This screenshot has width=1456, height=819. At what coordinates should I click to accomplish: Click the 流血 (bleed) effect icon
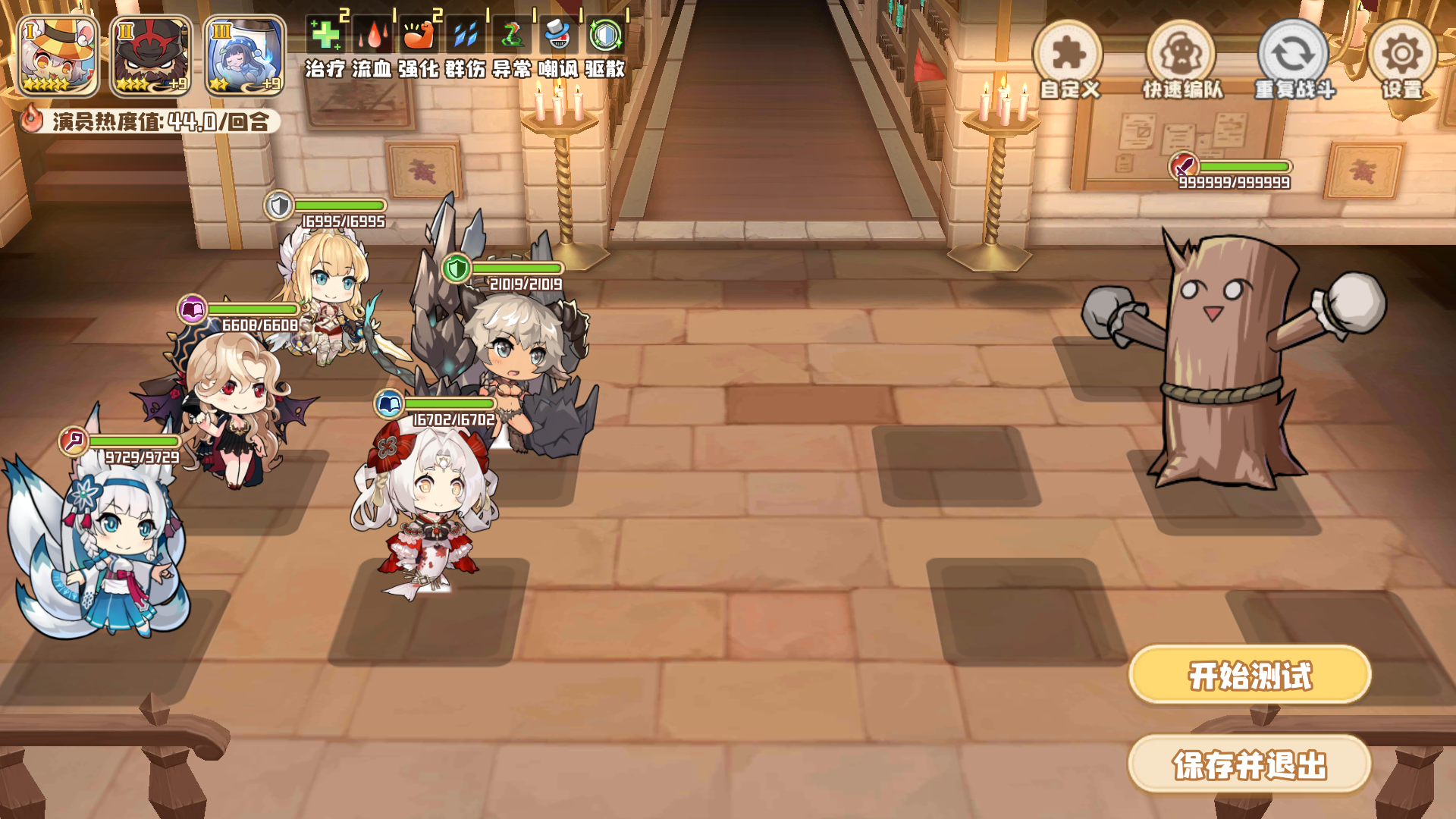pos(372,36)
